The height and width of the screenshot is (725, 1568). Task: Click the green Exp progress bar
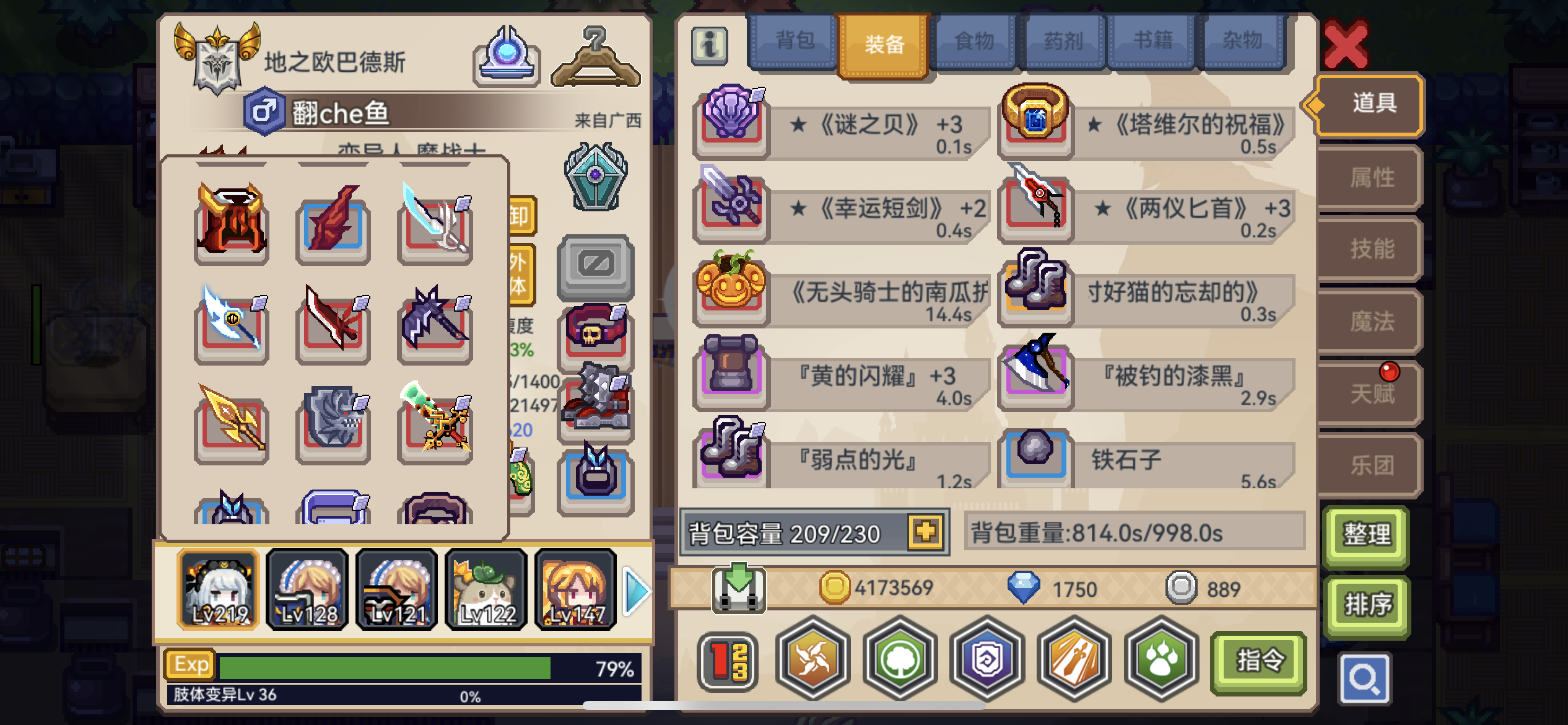coord(384,666)
